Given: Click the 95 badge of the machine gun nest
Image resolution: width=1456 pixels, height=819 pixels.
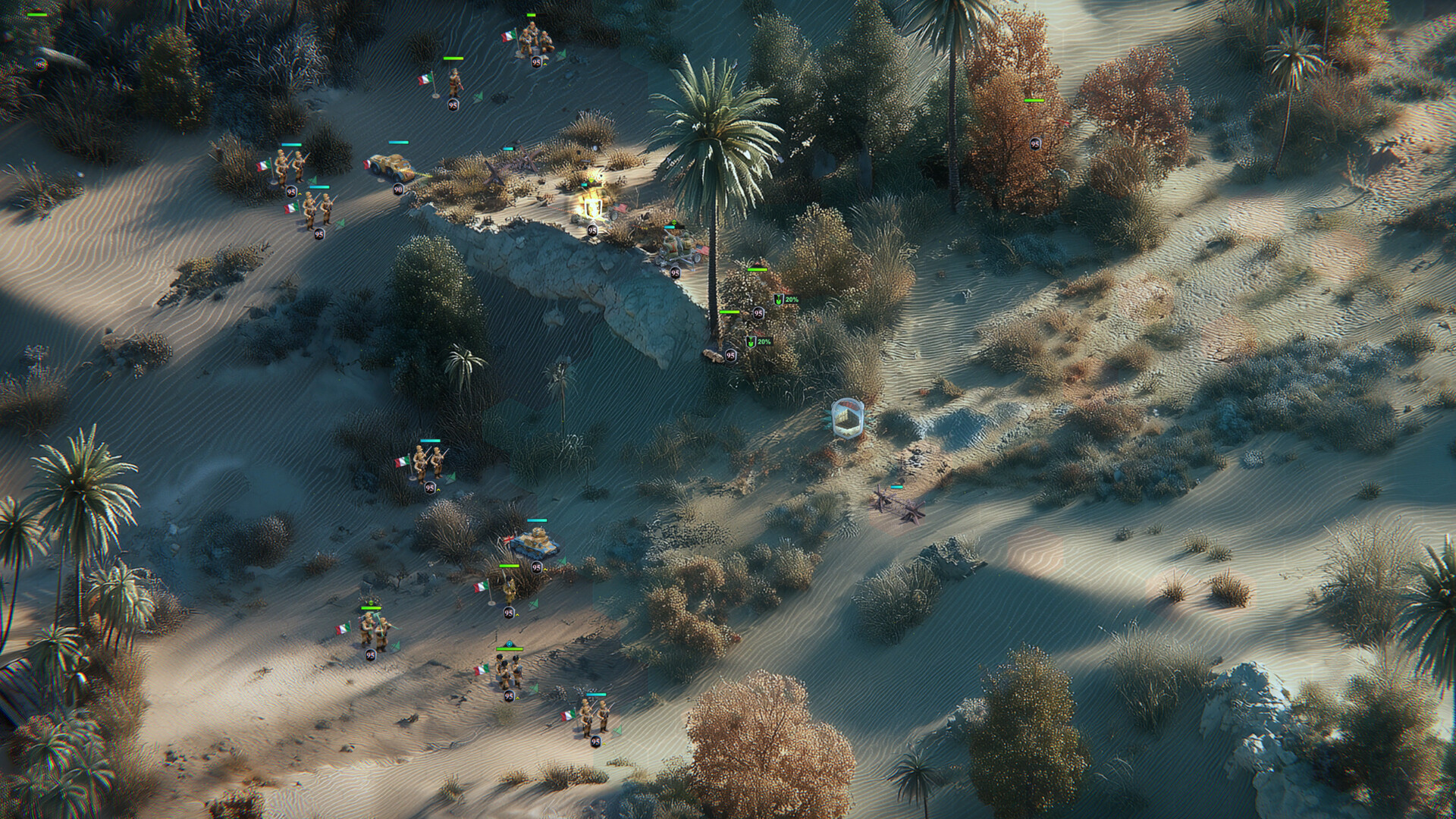Looking at the screenshot, I should tap(675, 272).
